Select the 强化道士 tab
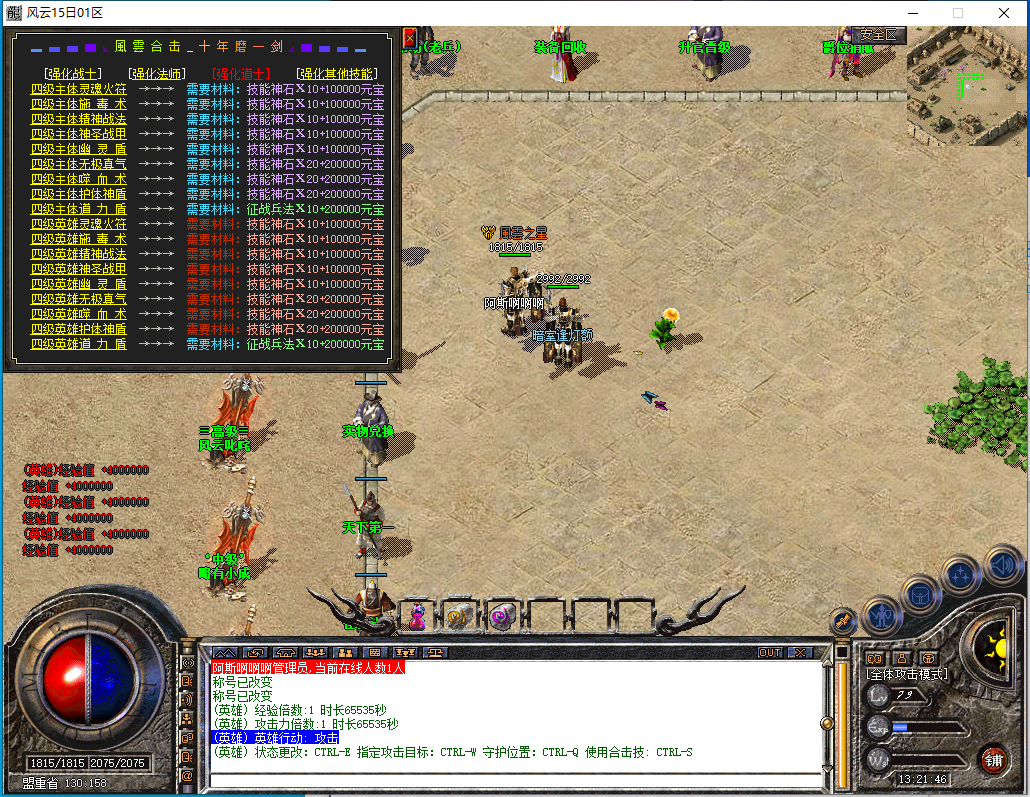The height and width of the screenshot is (797, 1030). (x=240, y=73)
